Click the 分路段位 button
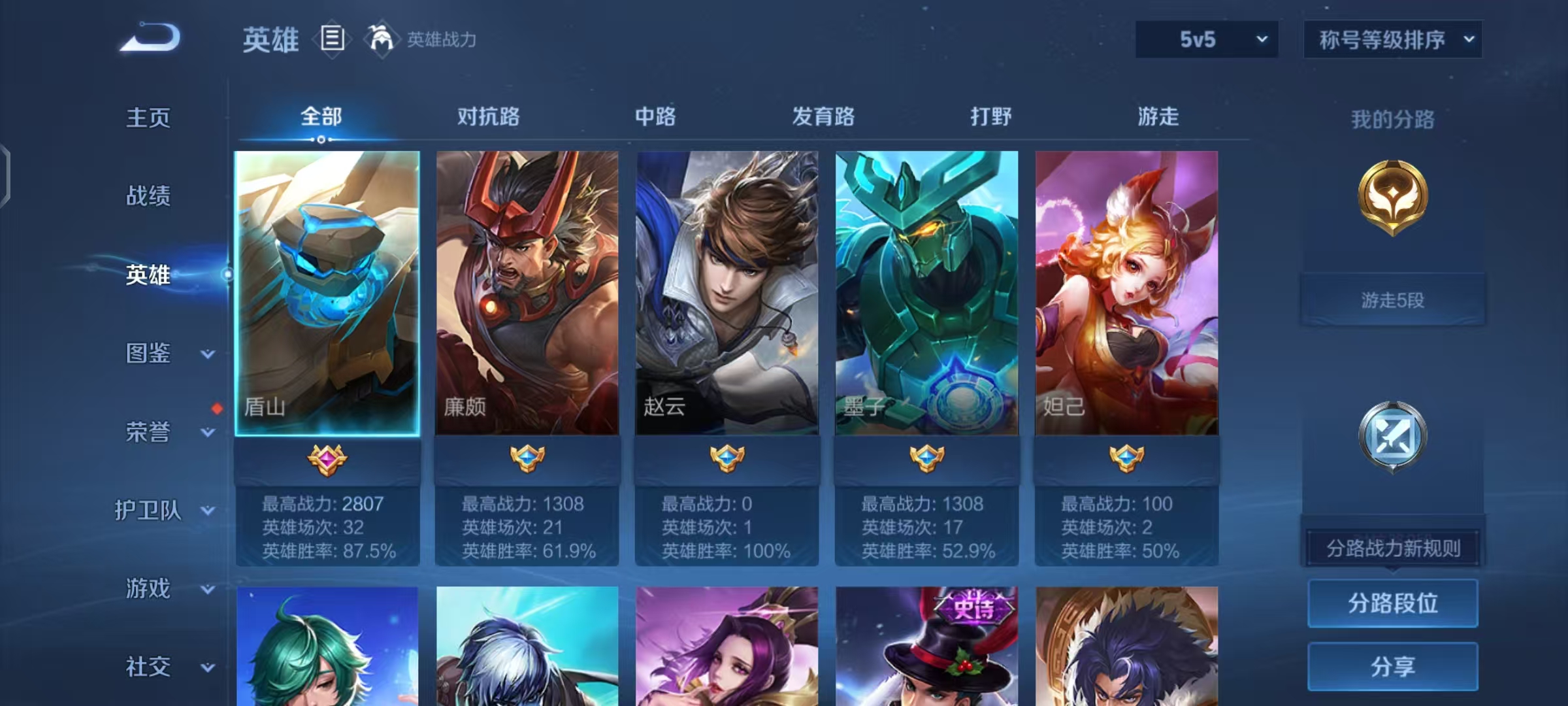The width and height of the screenshot is (1568, 706). point(1392,604)
